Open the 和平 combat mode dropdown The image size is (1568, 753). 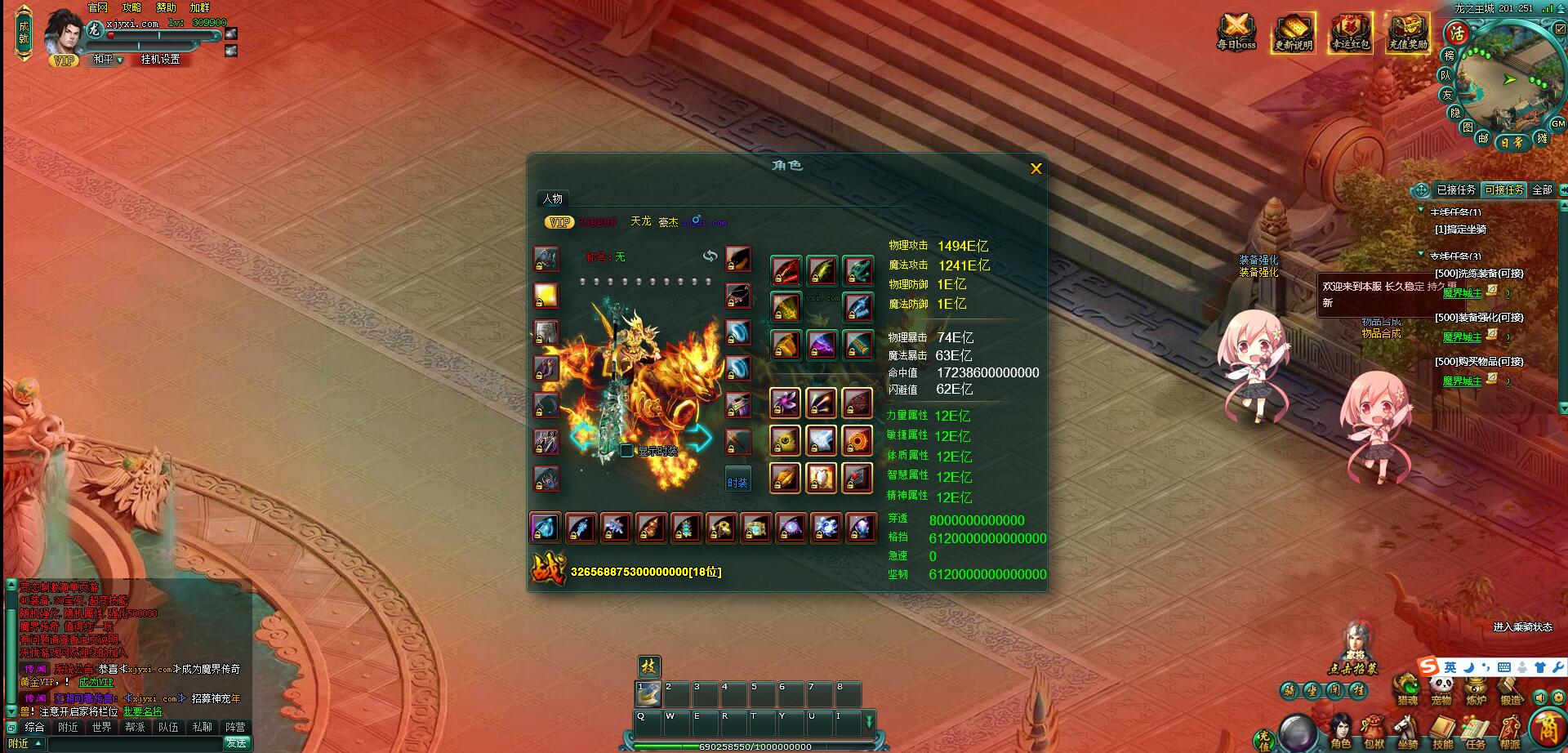[106, 60]
